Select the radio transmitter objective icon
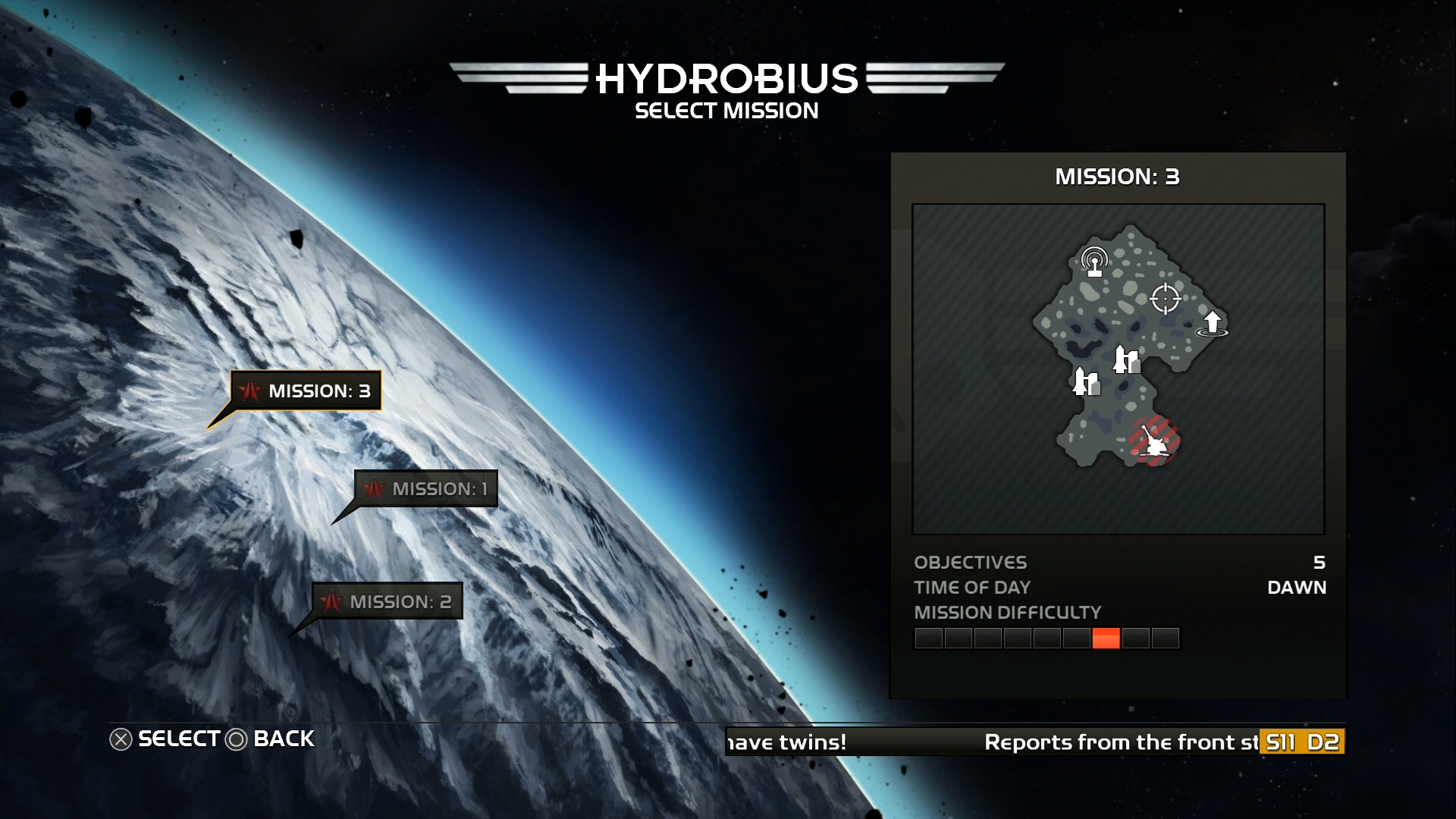The height and width of the screenshot is (819, 1456). click(x=1094, y=262)
